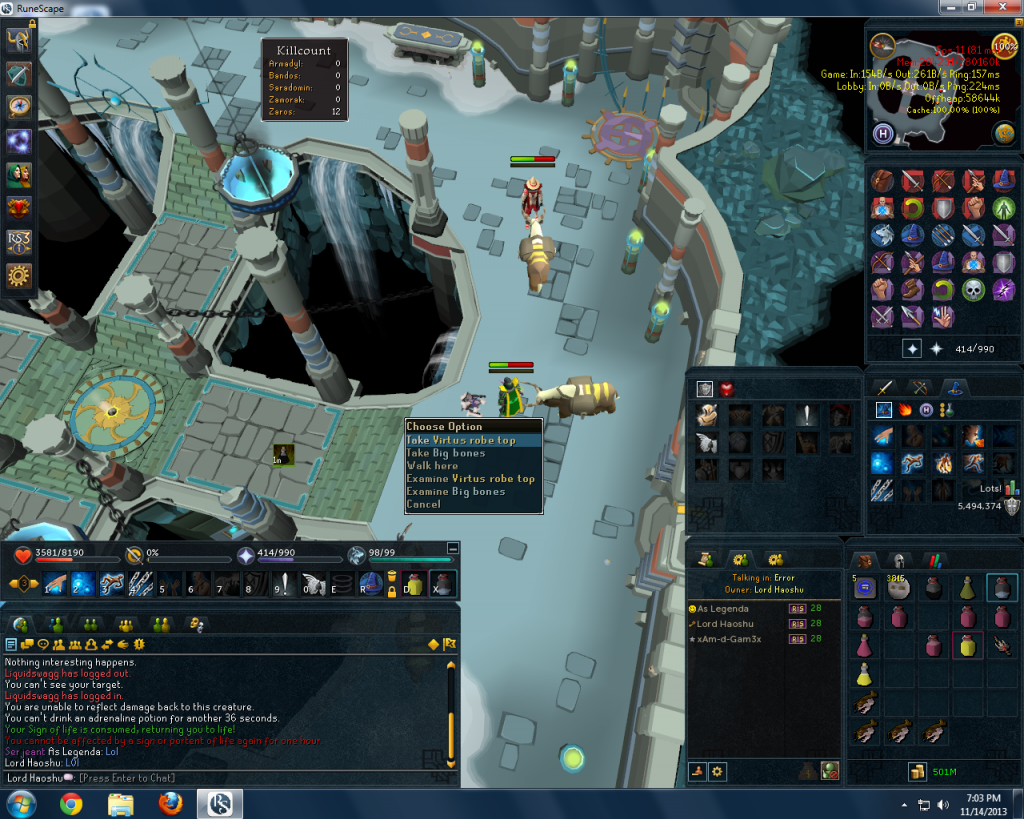
Task: Open the worn equipment helmet tab
Action: (897, 561)
